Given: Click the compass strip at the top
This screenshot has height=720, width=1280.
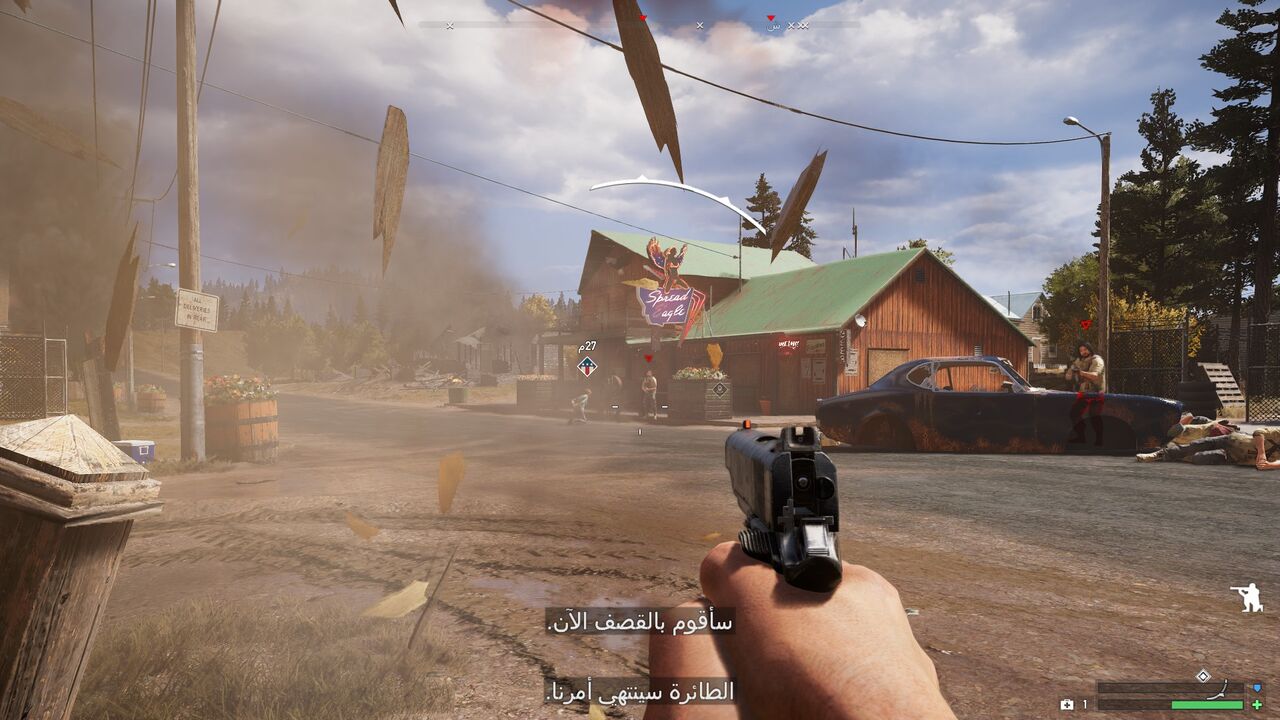Looking at the screenshot, I should click(640, 24).
